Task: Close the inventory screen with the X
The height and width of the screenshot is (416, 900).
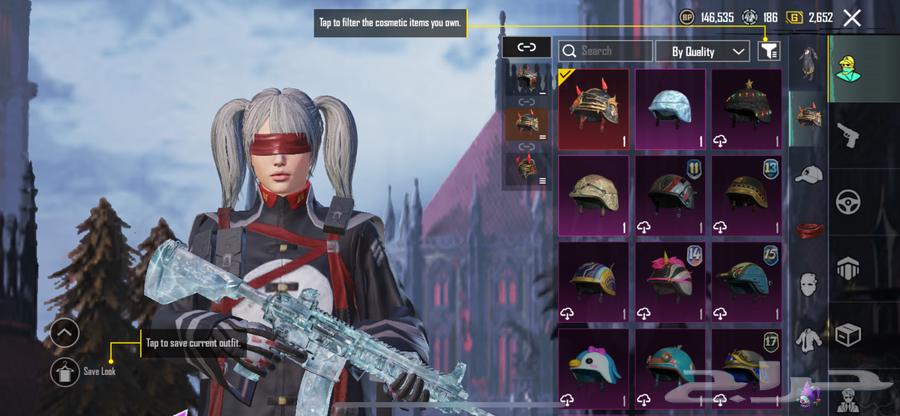Action: 852,18
